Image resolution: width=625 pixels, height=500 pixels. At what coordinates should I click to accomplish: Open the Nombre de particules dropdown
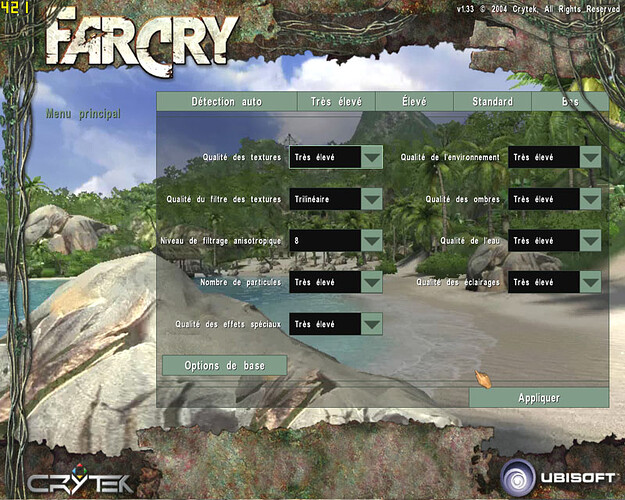[371, 282]
